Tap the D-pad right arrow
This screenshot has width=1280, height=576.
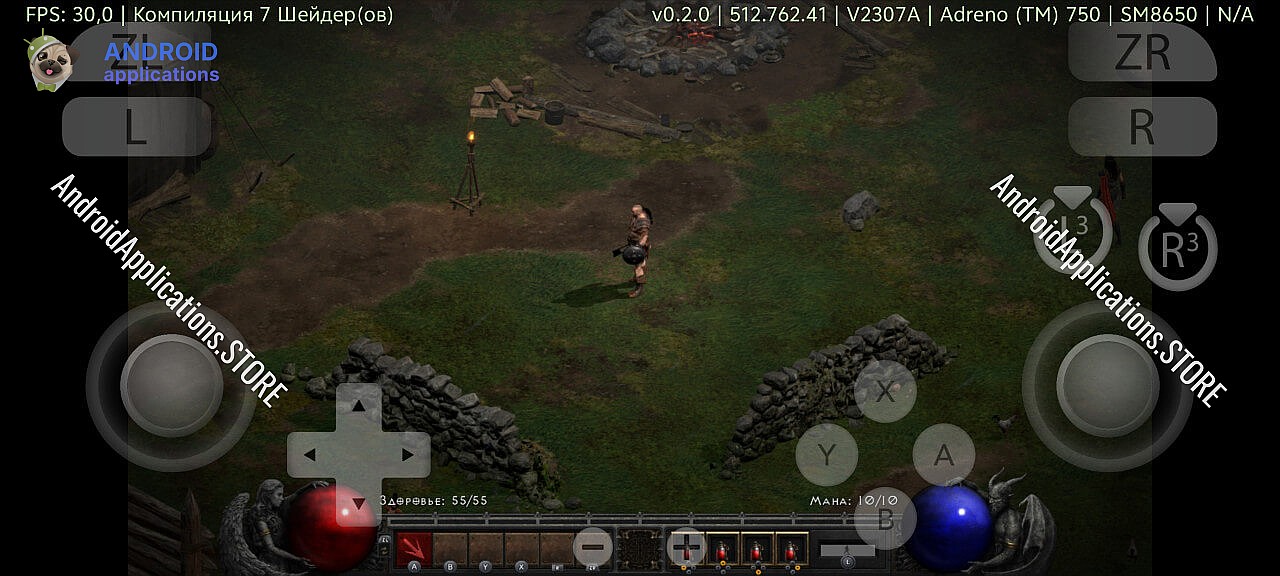(x=407, y=455)
